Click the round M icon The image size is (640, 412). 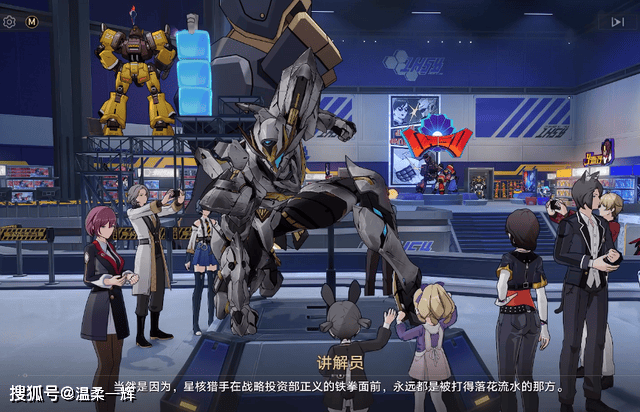(32, 21)
